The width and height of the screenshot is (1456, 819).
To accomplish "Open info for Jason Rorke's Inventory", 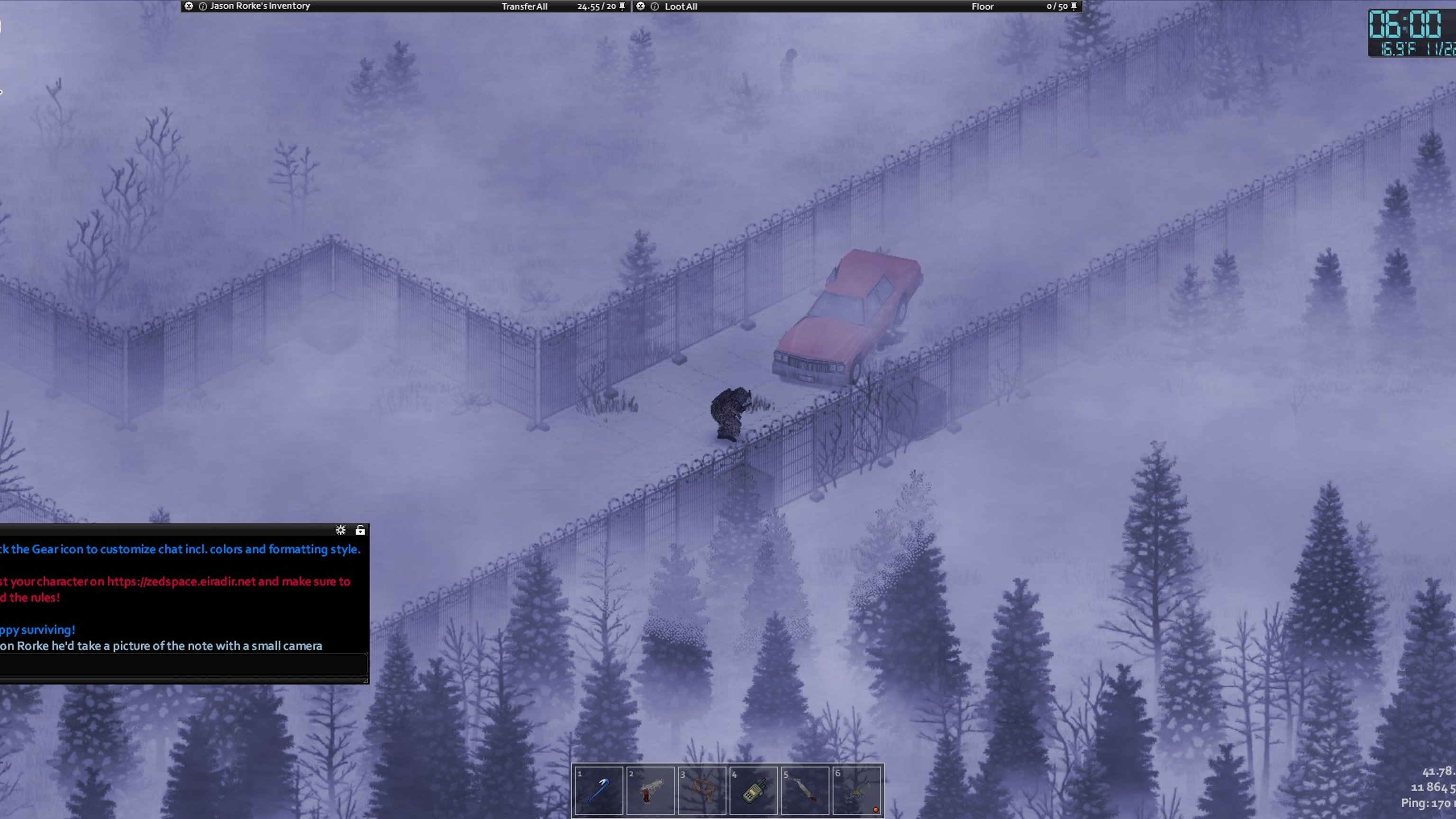I will point(202,6).
